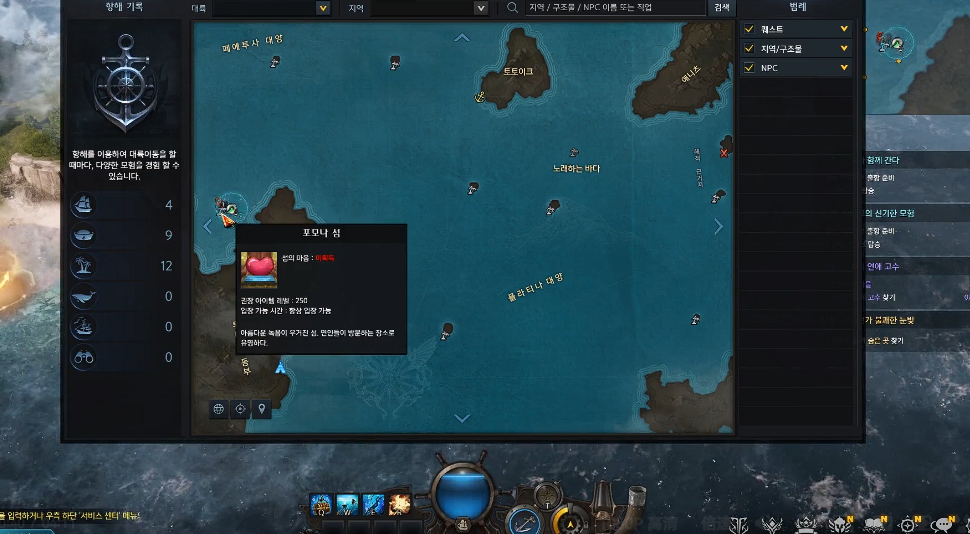Toggle the 퀘스트 legend checkbox

[751, 29]
